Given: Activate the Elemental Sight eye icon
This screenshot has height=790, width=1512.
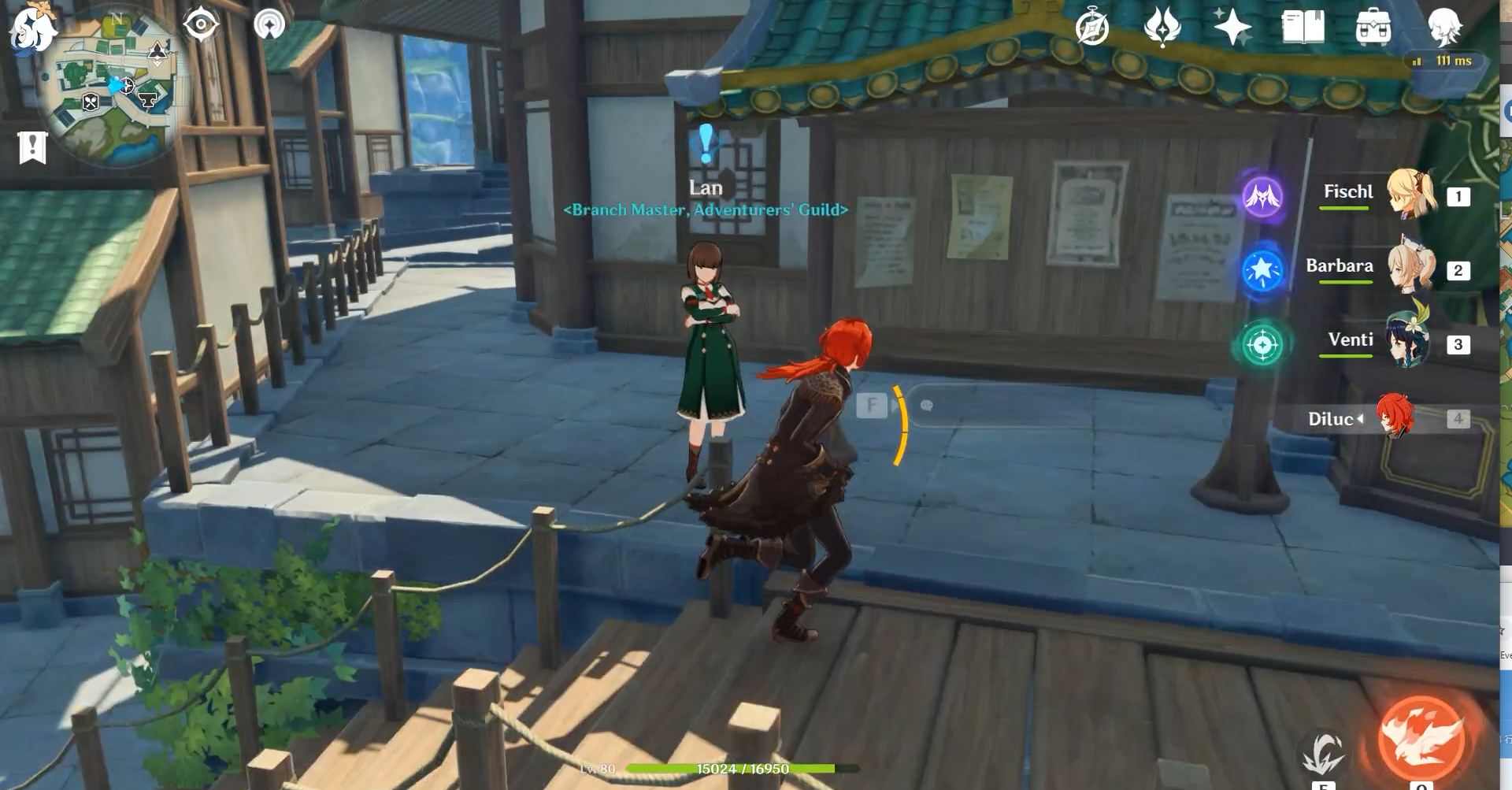Looking at the screenshot, I should tap(202, 24).
